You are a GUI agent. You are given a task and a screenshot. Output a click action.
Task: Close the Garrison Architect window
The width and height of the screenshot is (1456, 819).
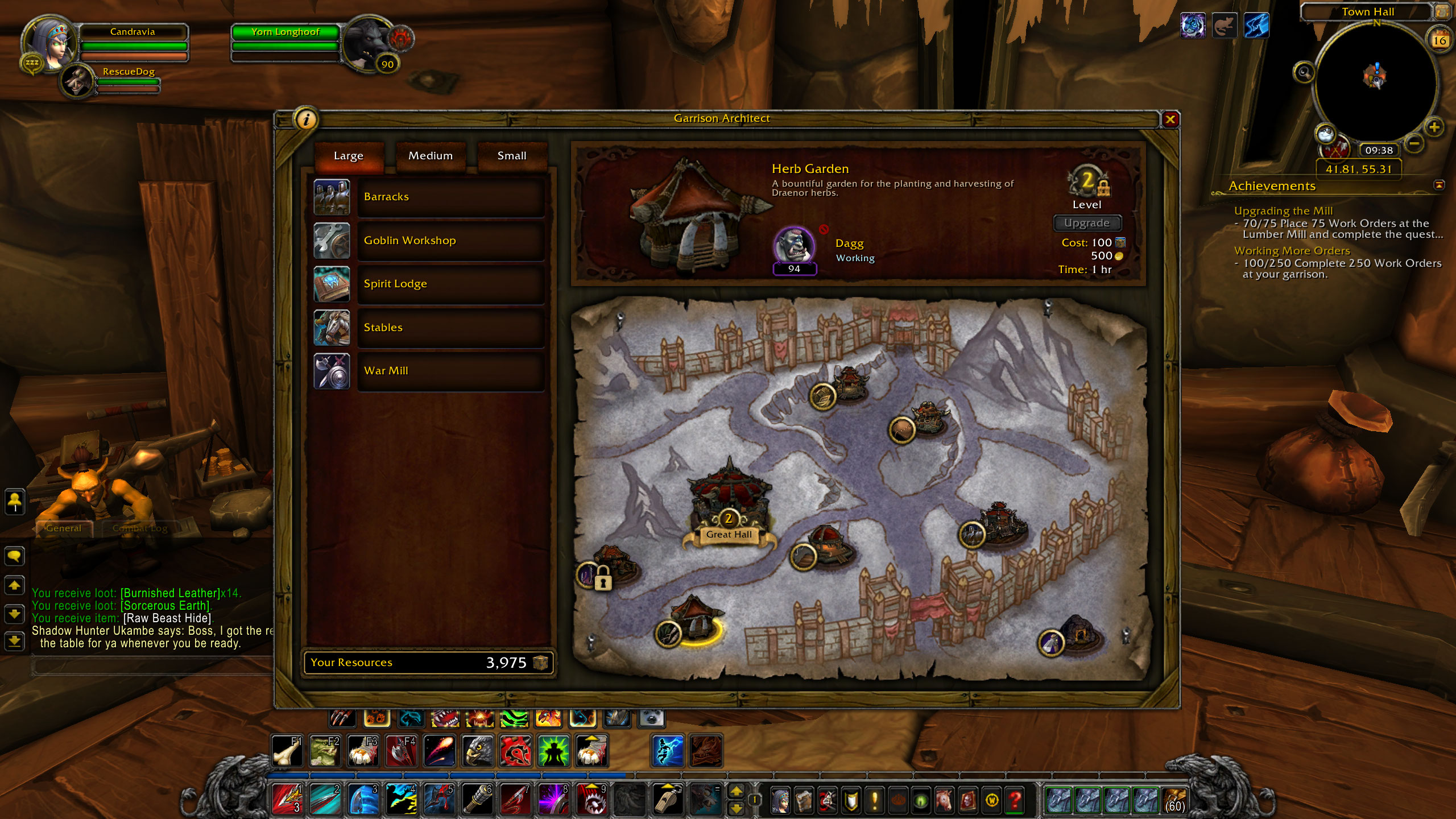coord(1170,119)
